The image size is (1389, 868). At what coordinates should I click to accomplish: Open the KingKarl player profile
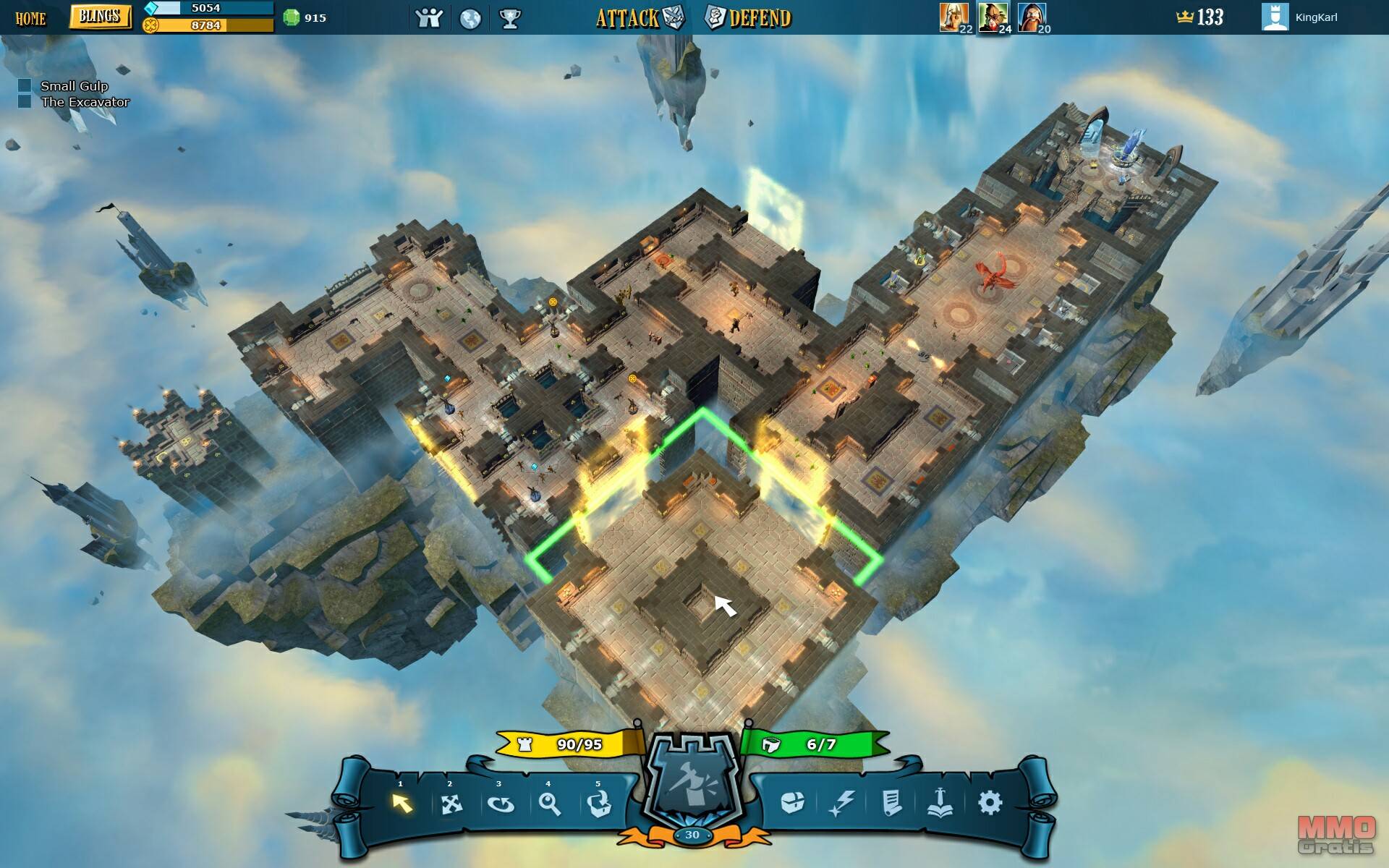coord(1301,17)
